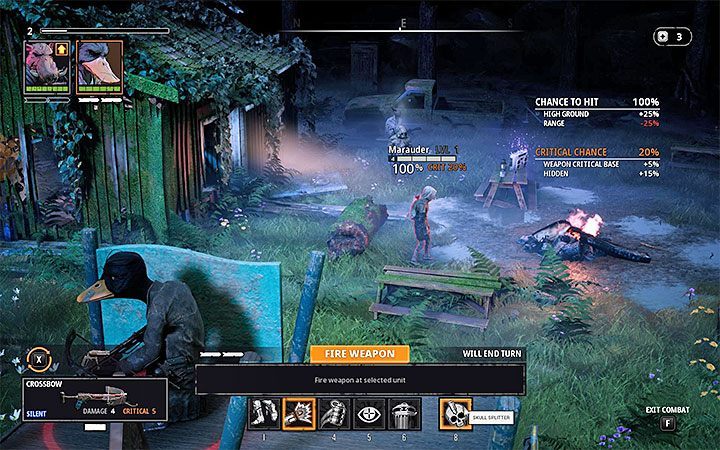720x450 pixels.
Task: Select the Crossbow weapon panel
Action: pyautogui.click(x=82, y=397)
